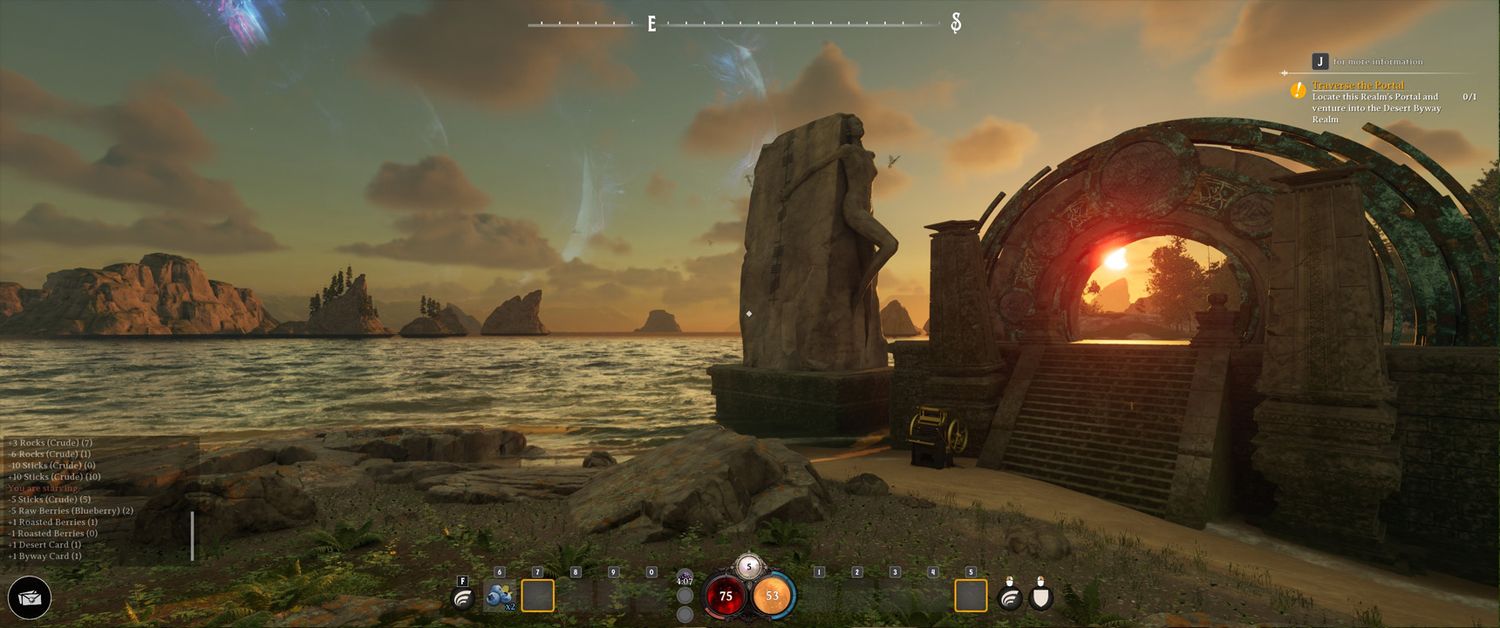This screenshot has height=628, width=1500.
Task: Select the blueberry hotbar slot
Action: [x=498, y=596]
